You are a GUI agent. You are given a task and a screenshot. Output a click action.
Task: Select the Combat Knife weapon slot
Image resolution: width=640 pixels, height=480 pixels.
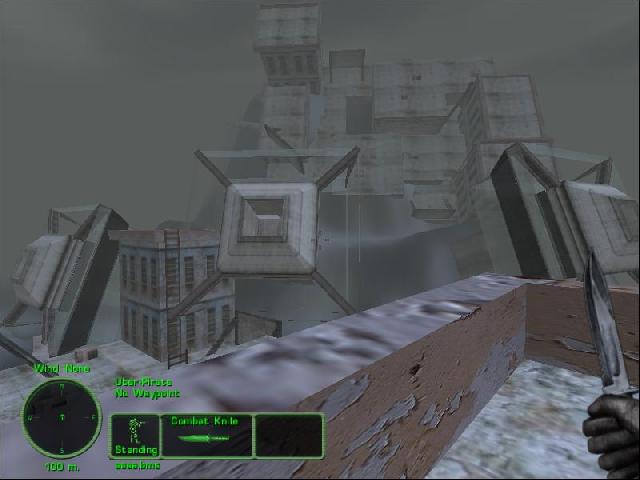(x=206, y=436)
